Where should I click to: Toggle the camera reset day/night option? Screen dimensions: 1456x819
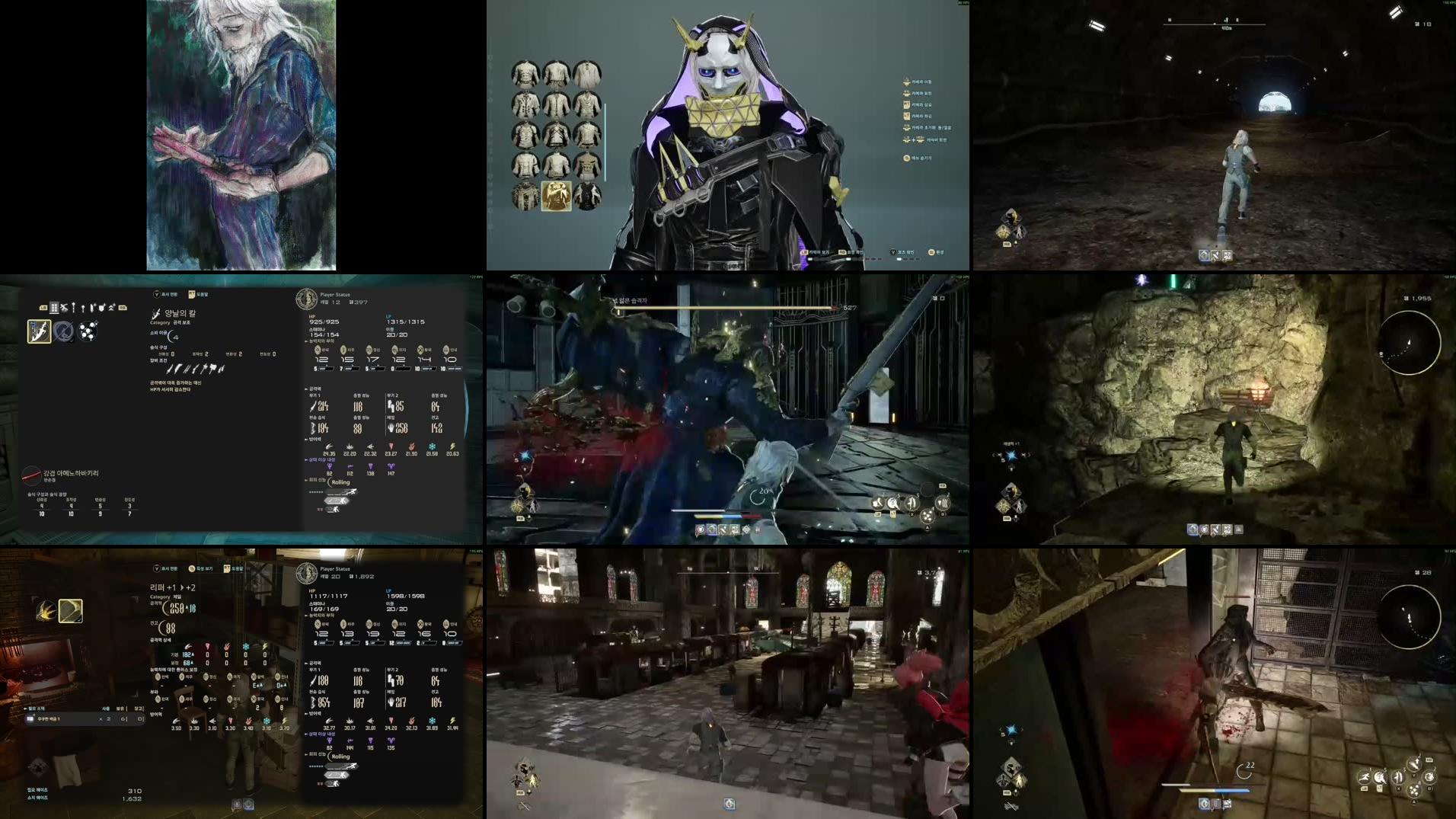click(x=927, y=128)
